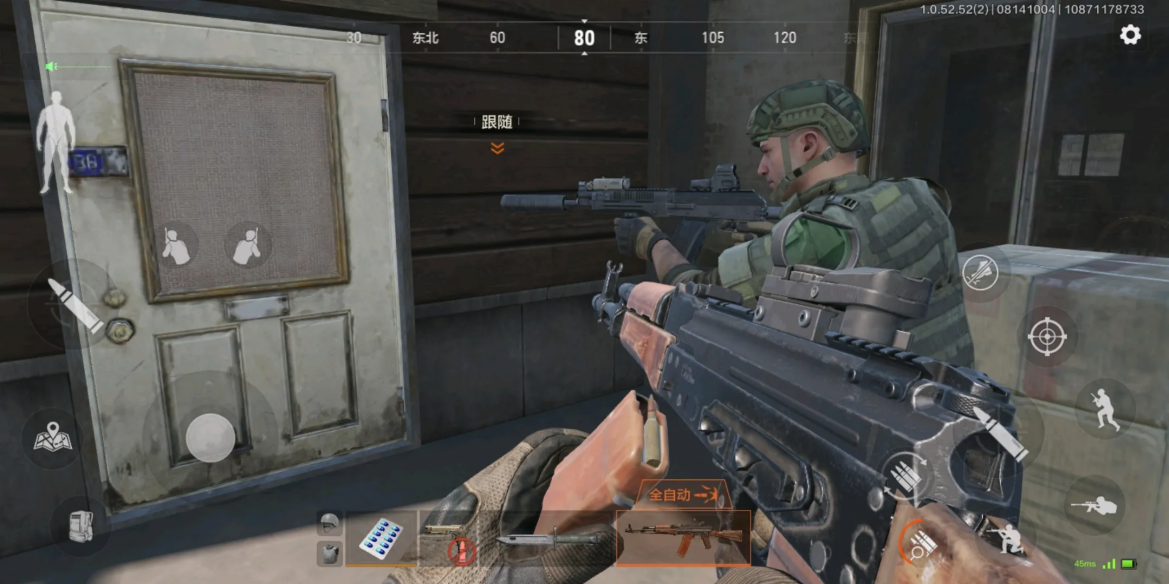The width and height of the screenshot is (1169, 584).
Task: Select the AK rifle weapon slot
Action: (683, 539)
